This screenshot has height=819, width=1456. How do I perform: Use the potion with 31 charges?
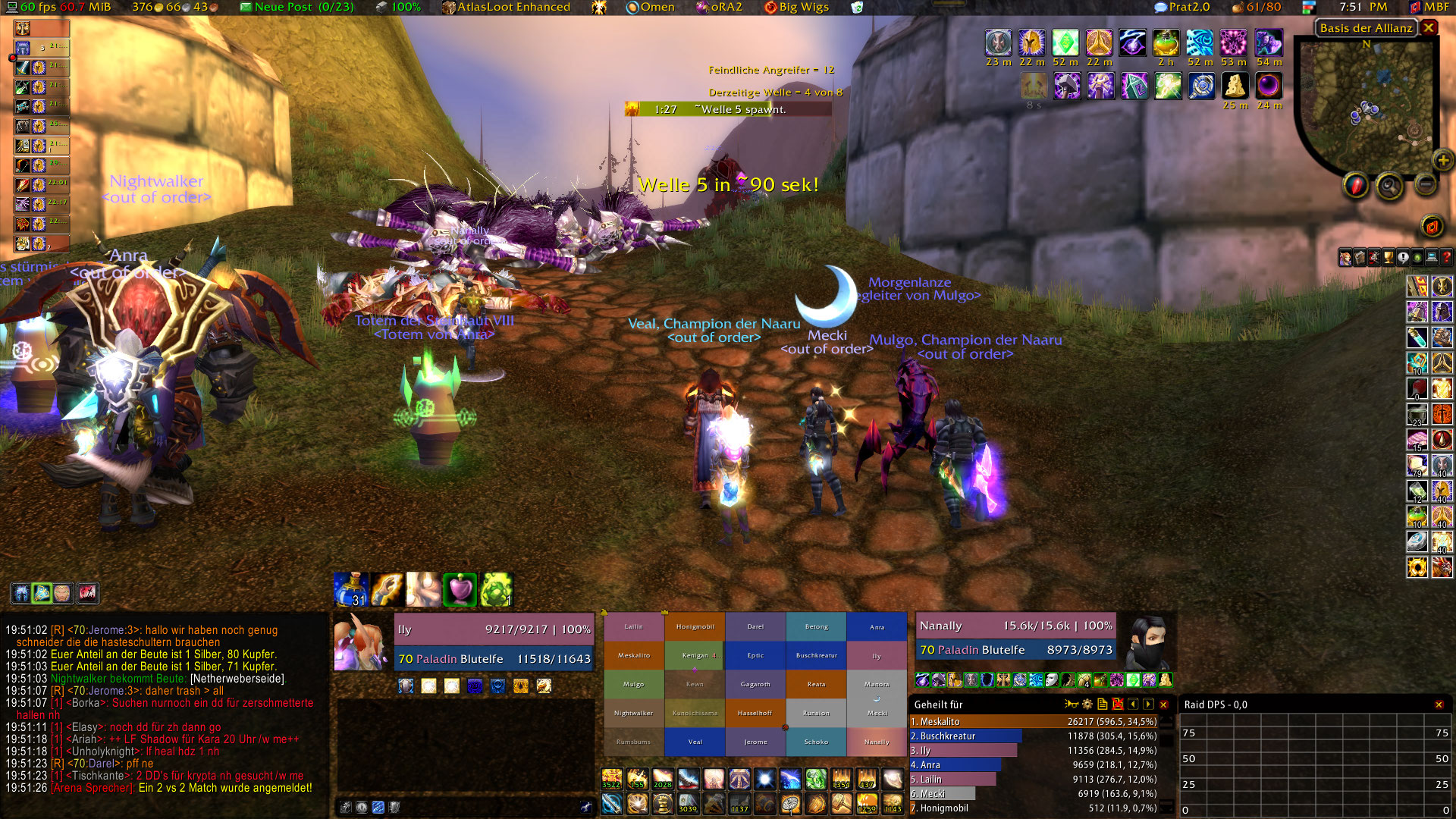coord(350,590)
